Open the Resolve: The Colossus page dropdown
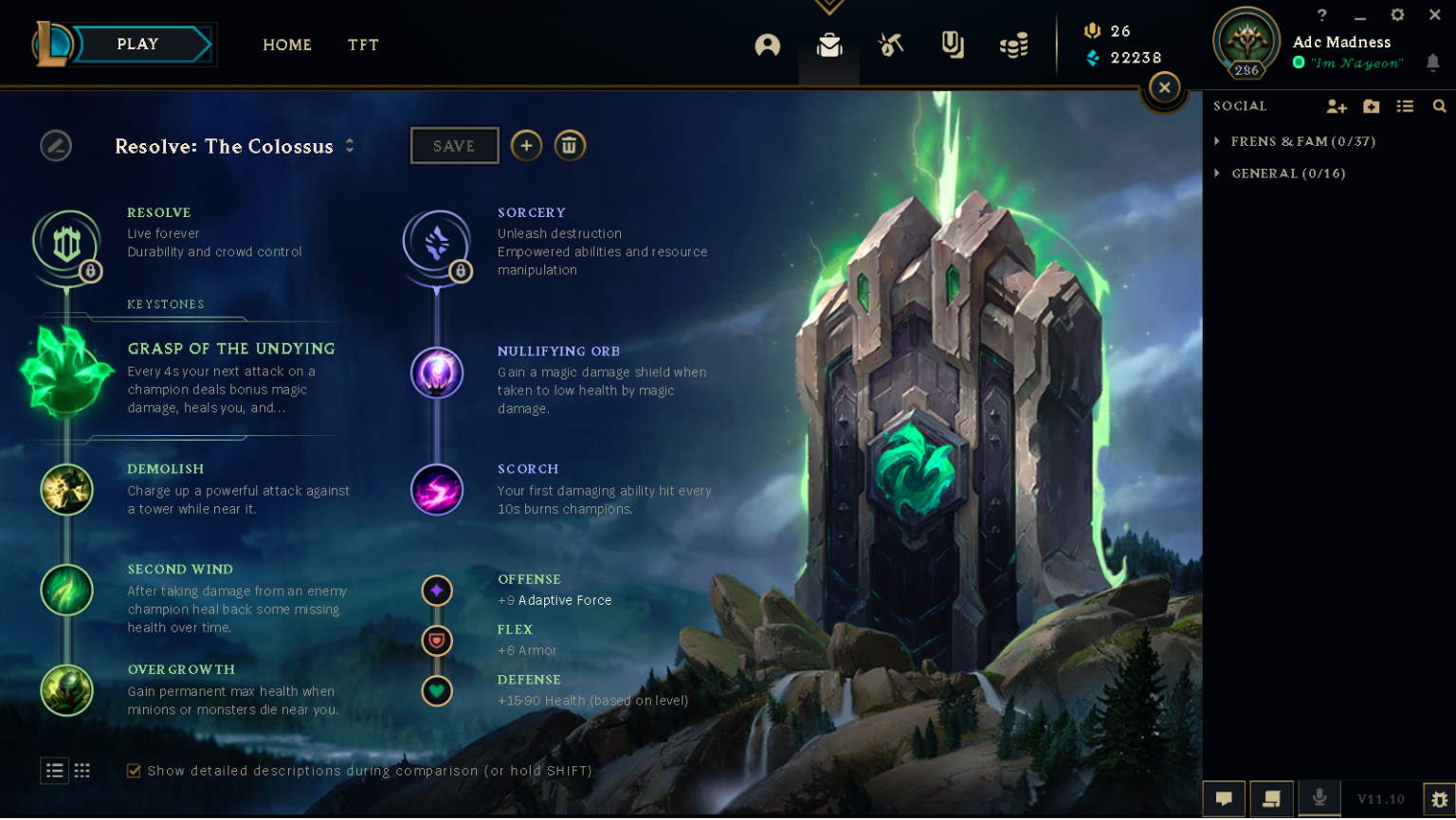 (349, 146)
